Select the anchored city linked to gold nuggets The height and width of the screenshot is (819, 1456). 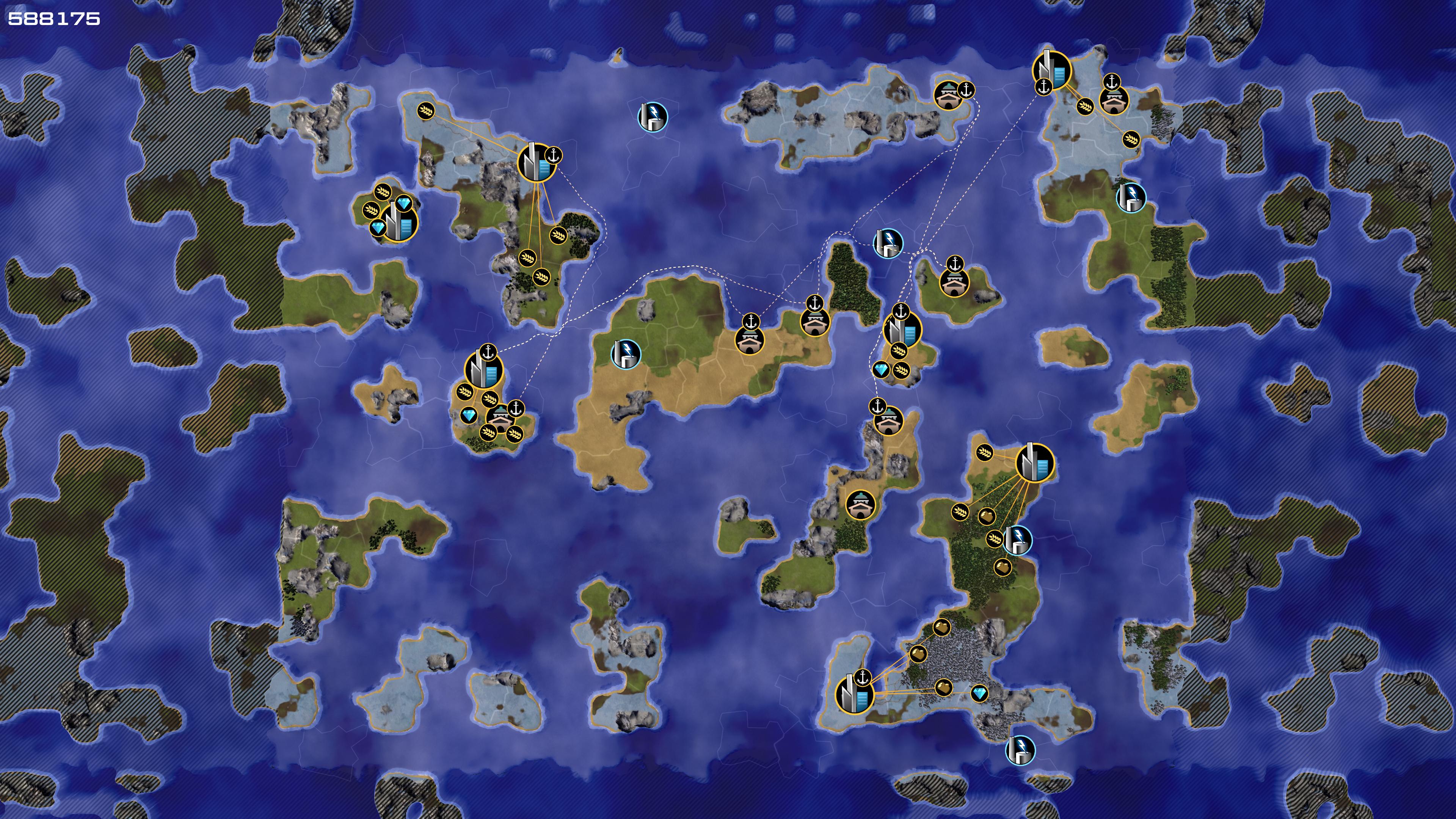pyautogui.click(x=854, y=694)
